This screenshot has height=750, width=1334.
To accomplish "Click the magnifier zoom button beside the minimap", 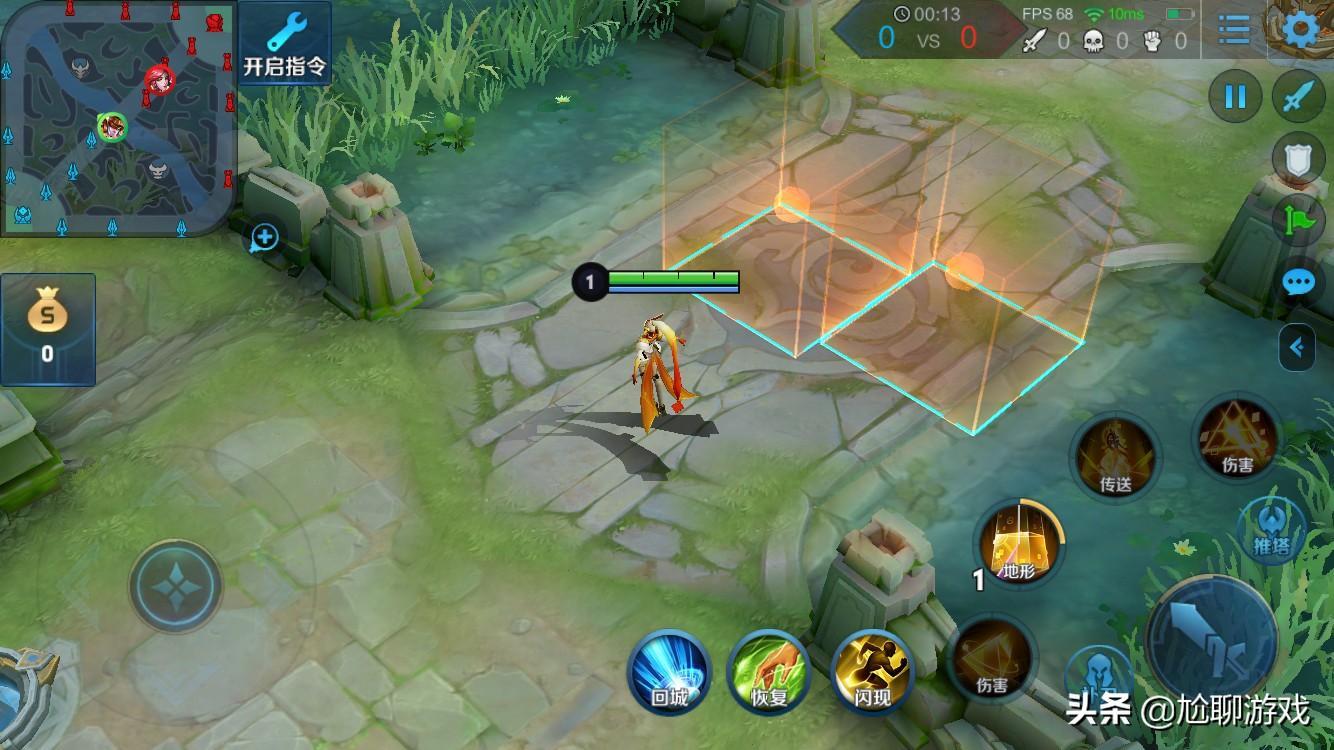I will [264, 238].
